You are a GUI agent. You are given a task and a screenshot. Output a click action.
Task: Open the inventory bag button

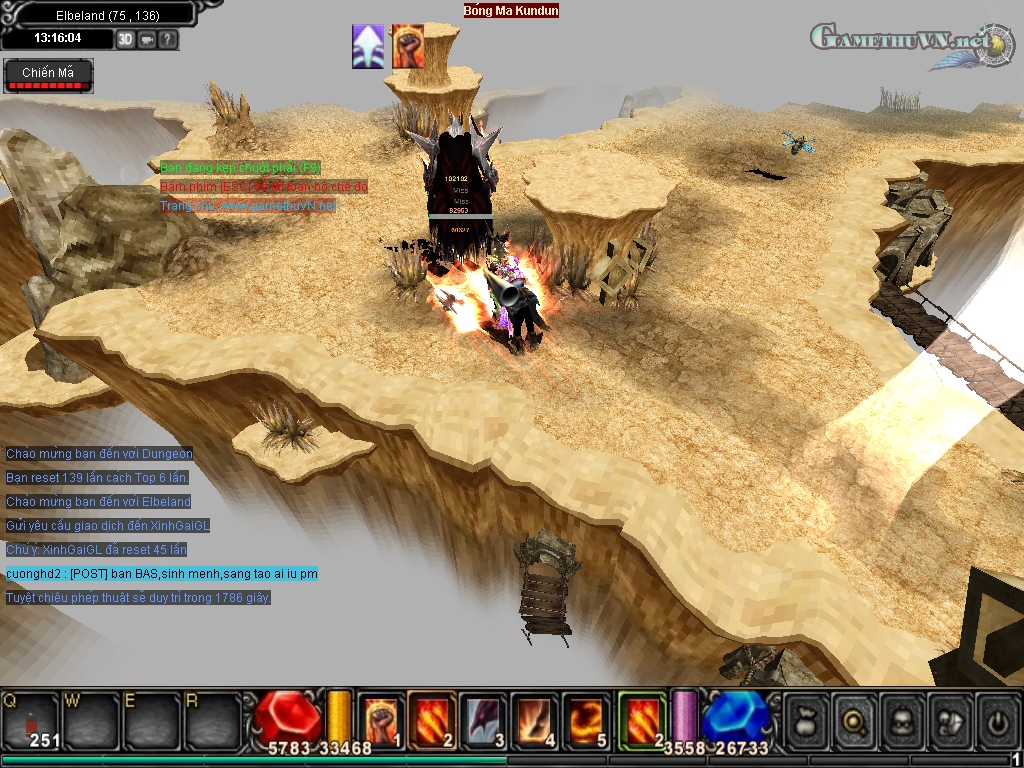[x=807, y=720]
